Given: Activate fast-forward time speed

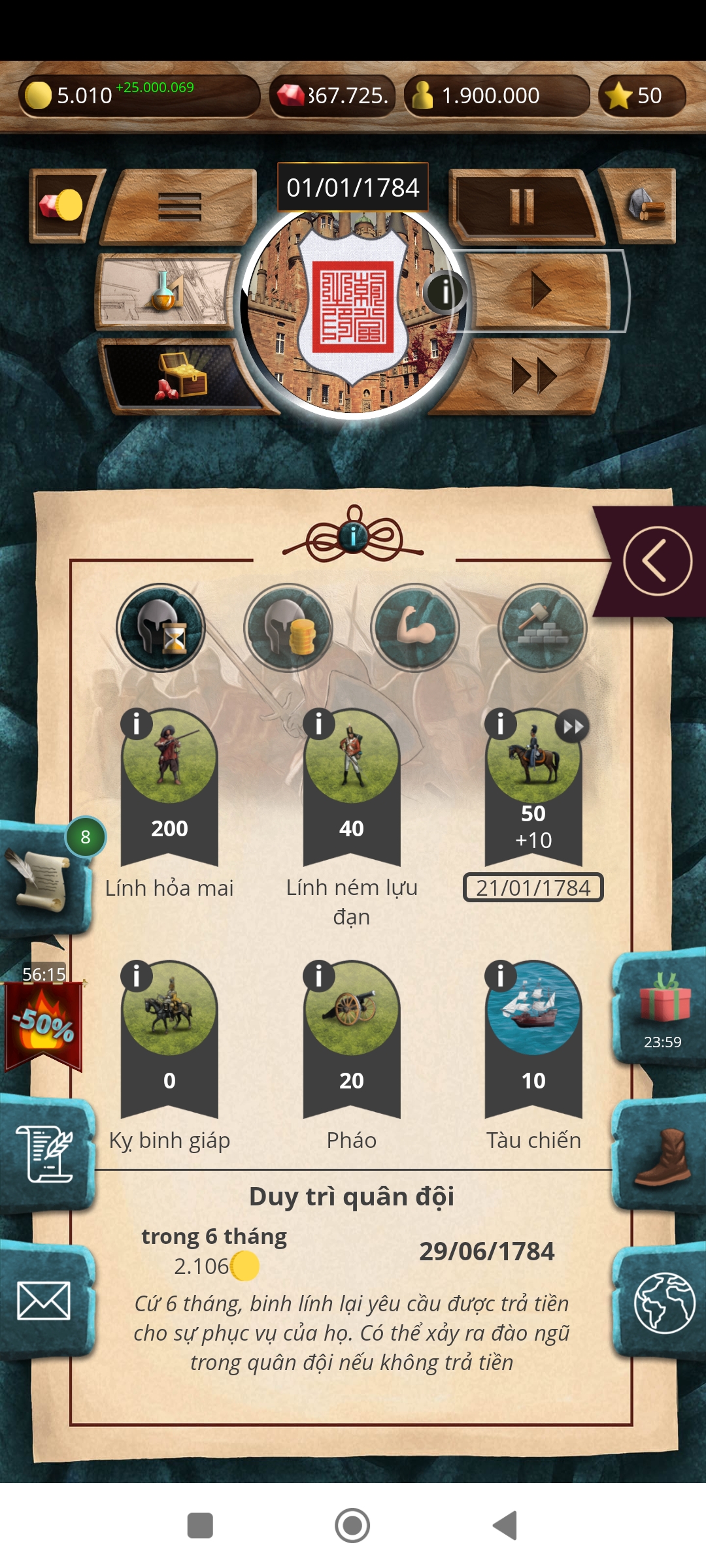Looking at the screenshot, I should pyautogui.click(x=533, y=376).
